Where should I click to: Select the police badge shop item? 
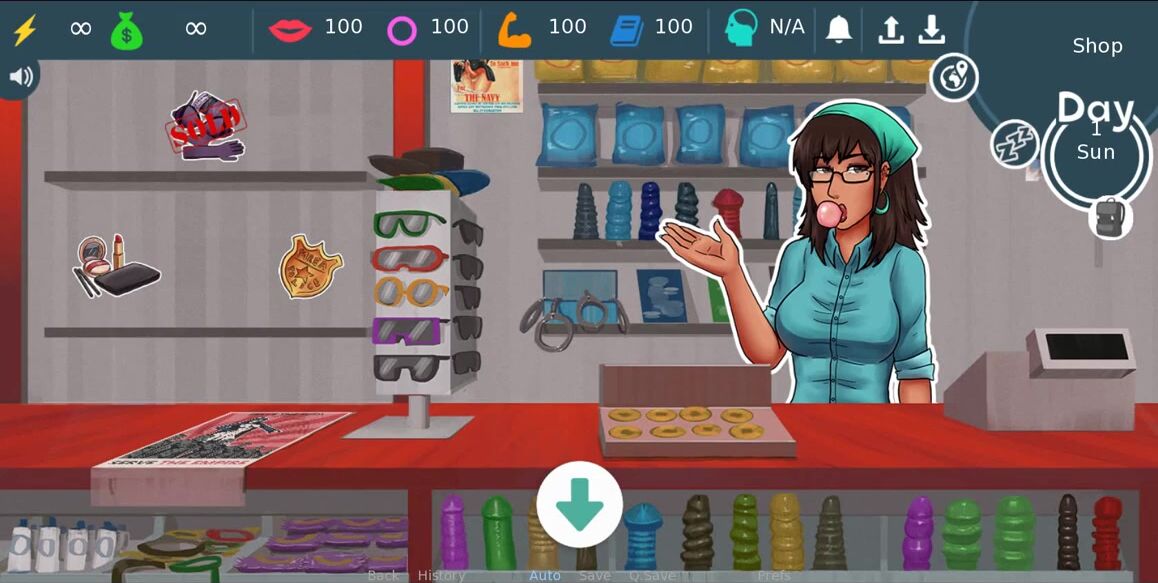[x=310, y=266]
